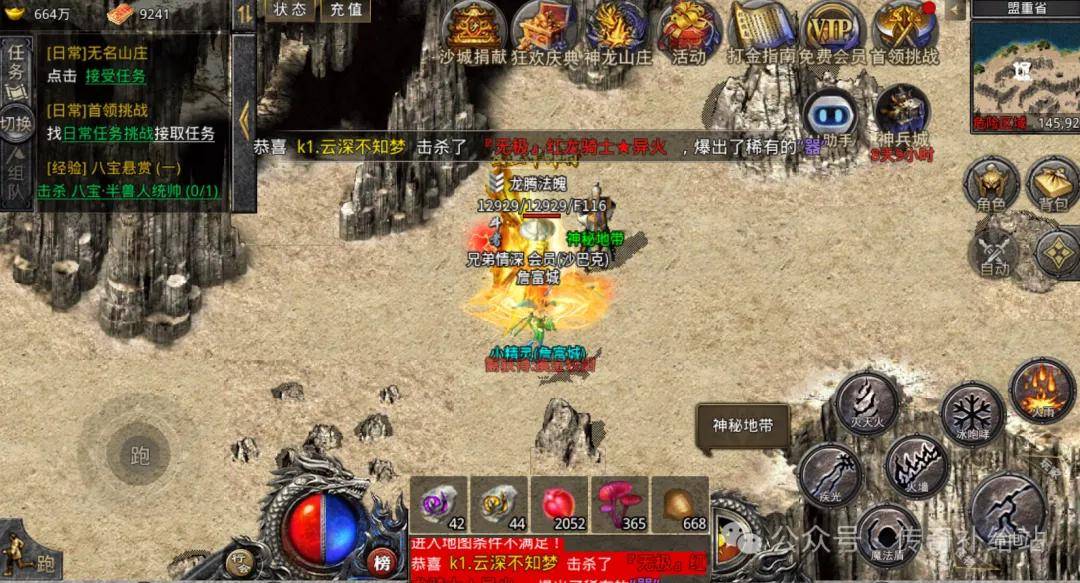Viewport: 1080px width, 583px height.
Task: Open the 神龙山庄 dragon icon
Action: coord(617,28)
